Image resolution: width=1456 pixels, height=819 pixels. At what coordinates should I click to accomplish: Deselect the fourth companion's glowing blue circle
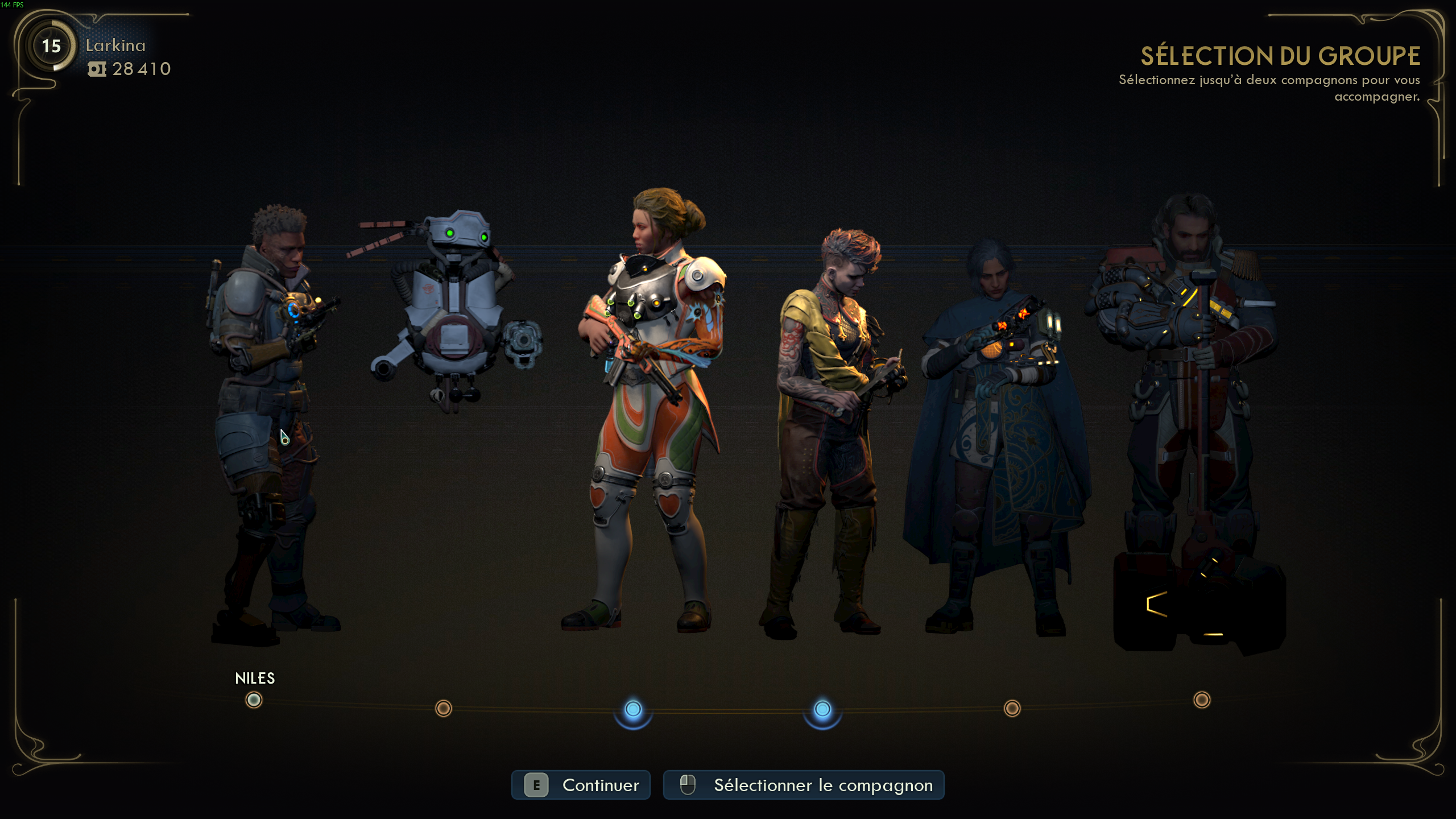(x=821, y=709)
